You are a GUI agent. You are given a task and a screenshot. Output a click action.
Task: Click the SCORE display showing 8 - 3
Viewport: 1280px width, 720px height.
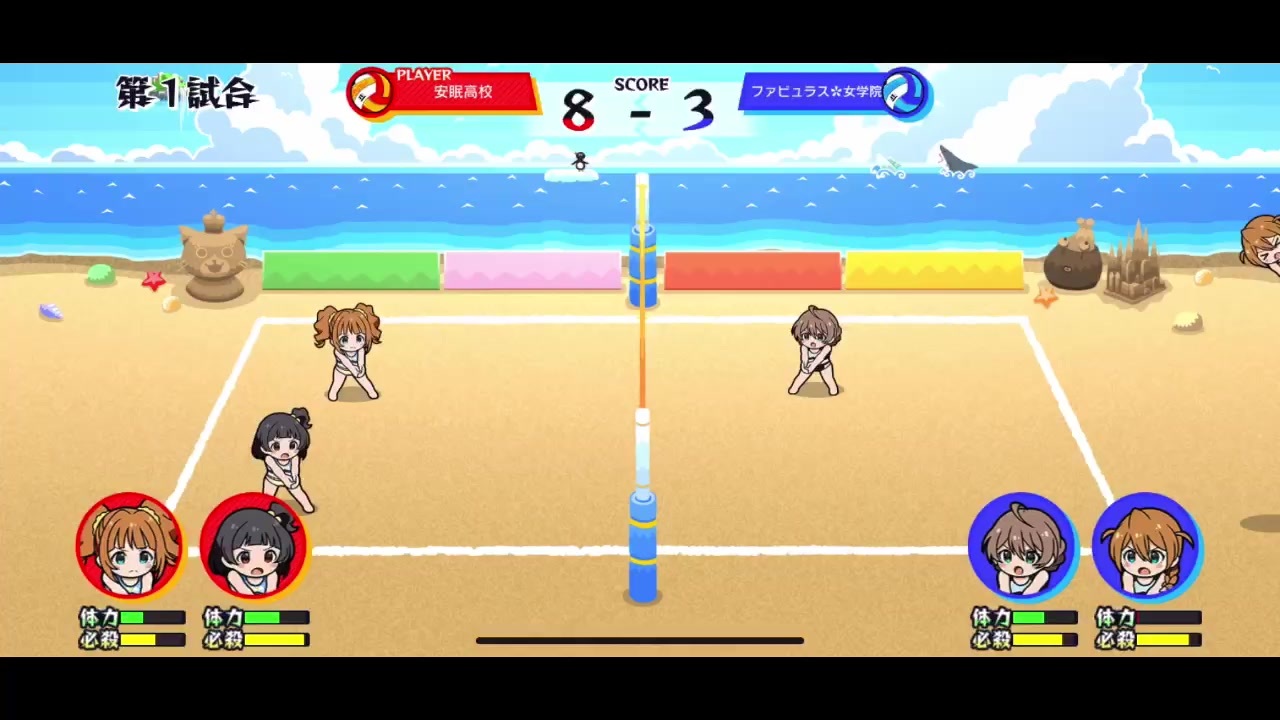click(640, 105)
